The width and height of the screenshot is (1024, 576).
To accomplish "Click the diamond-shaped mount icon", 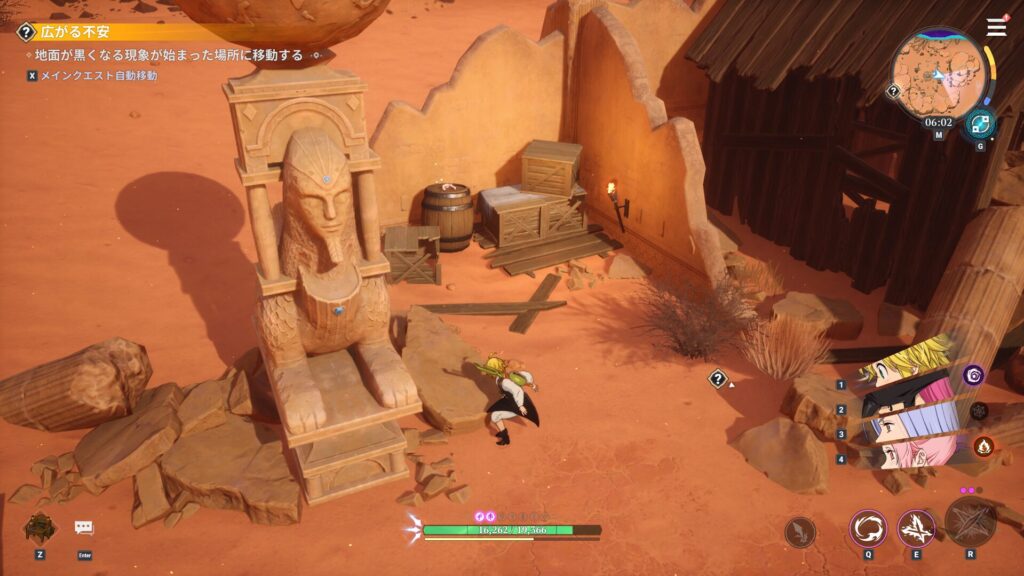I will coord(40,527).
